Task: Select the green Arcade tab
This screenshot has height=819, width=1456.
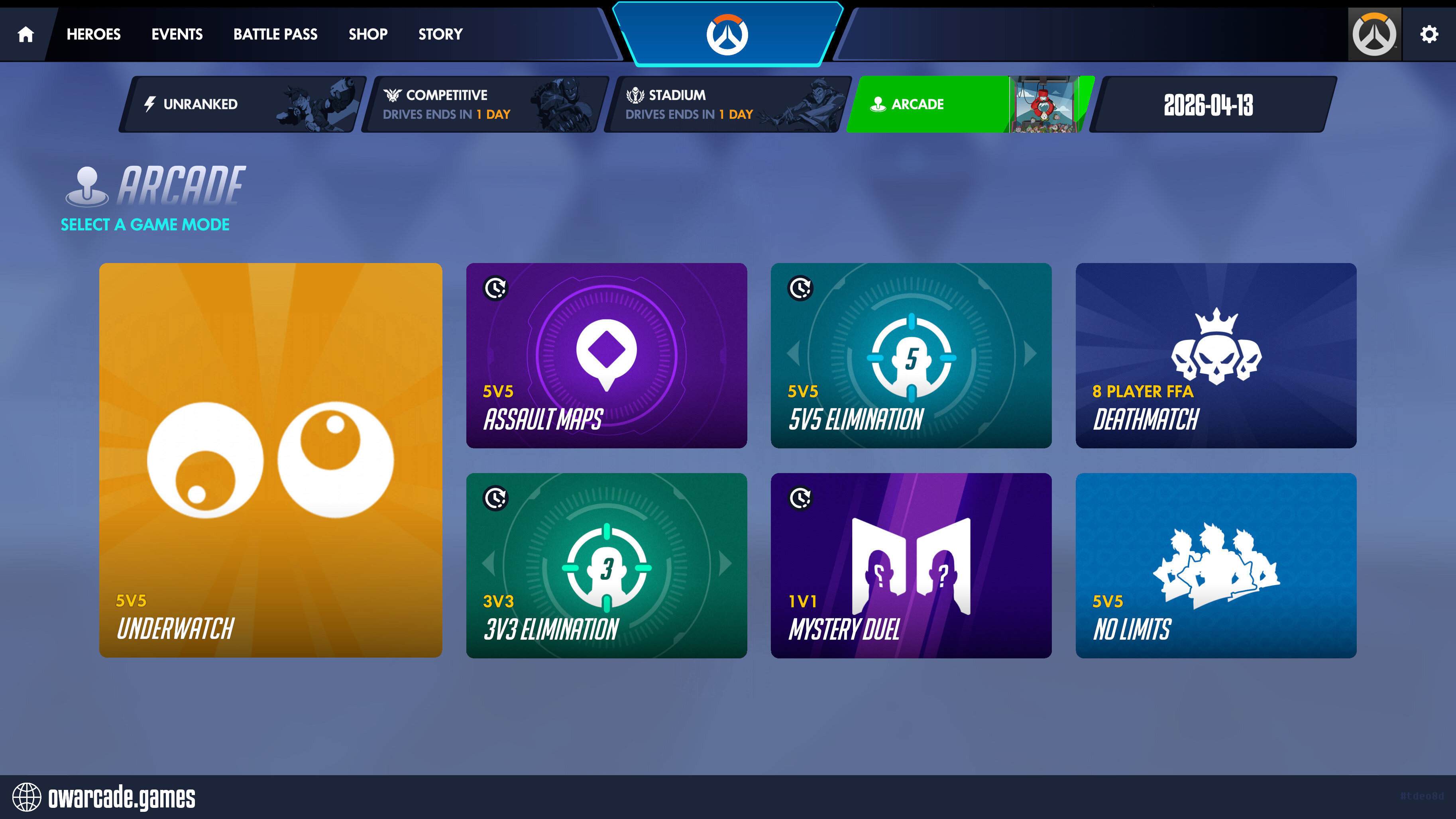Action: 970,104
